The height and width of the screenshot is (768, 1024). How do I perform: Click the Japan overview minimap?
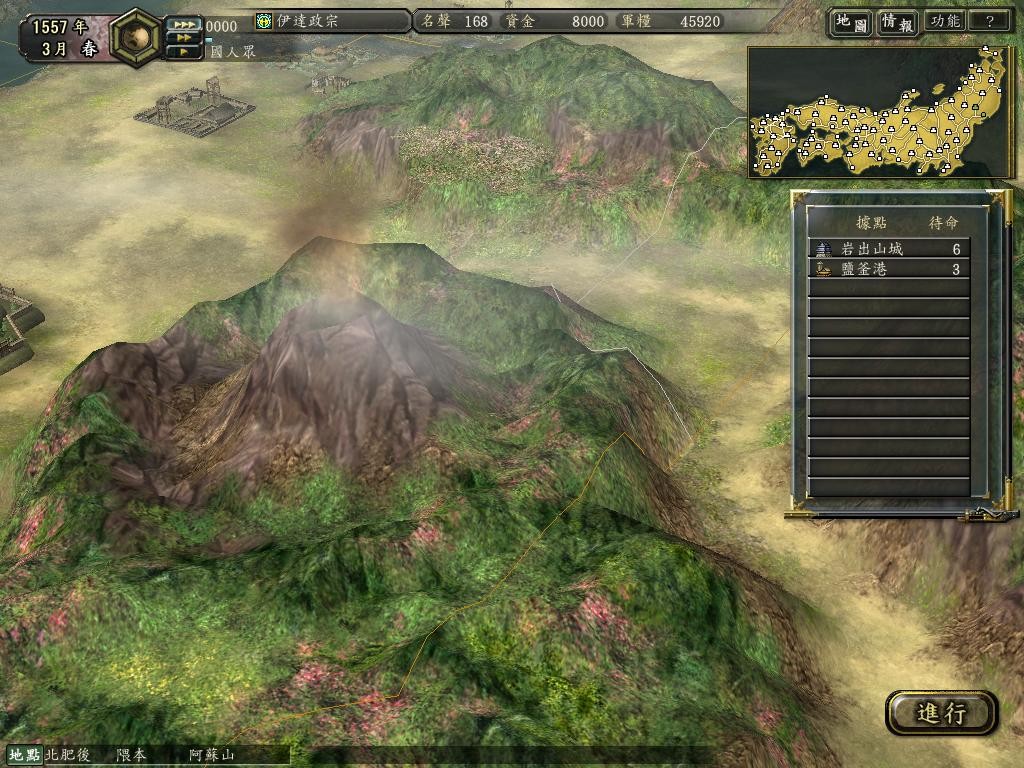click(x=880, y=112)
